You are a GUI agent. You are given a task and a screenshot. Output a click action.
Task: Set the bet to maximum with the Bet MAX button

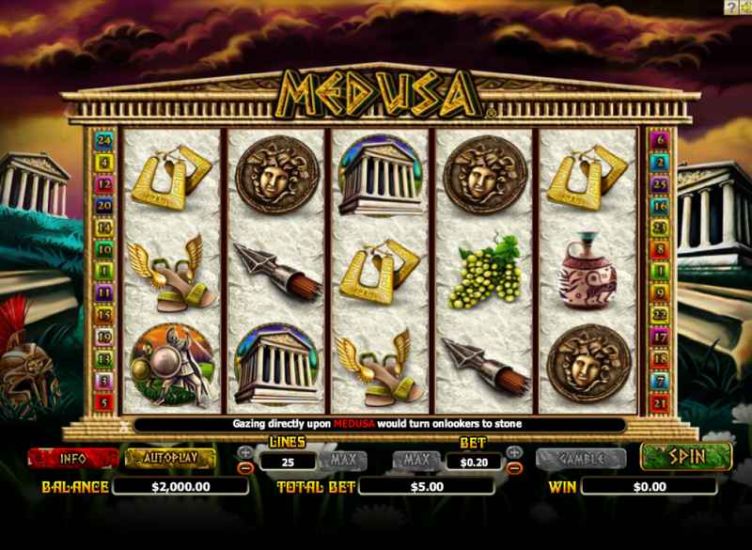[x=416, y=461]
